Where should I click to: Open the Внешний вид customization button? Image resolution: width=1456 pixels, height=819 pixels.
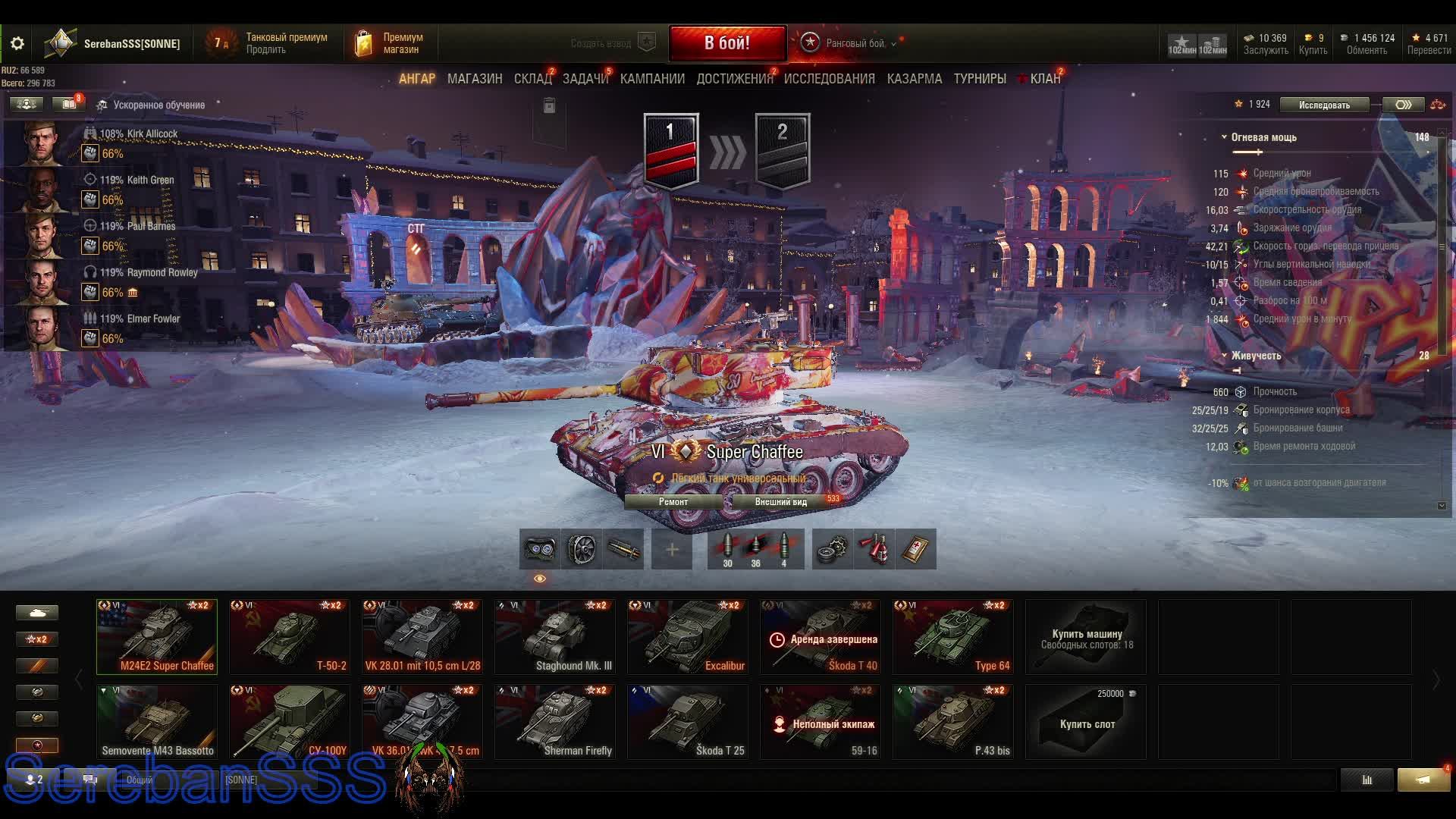pos(780,502)
